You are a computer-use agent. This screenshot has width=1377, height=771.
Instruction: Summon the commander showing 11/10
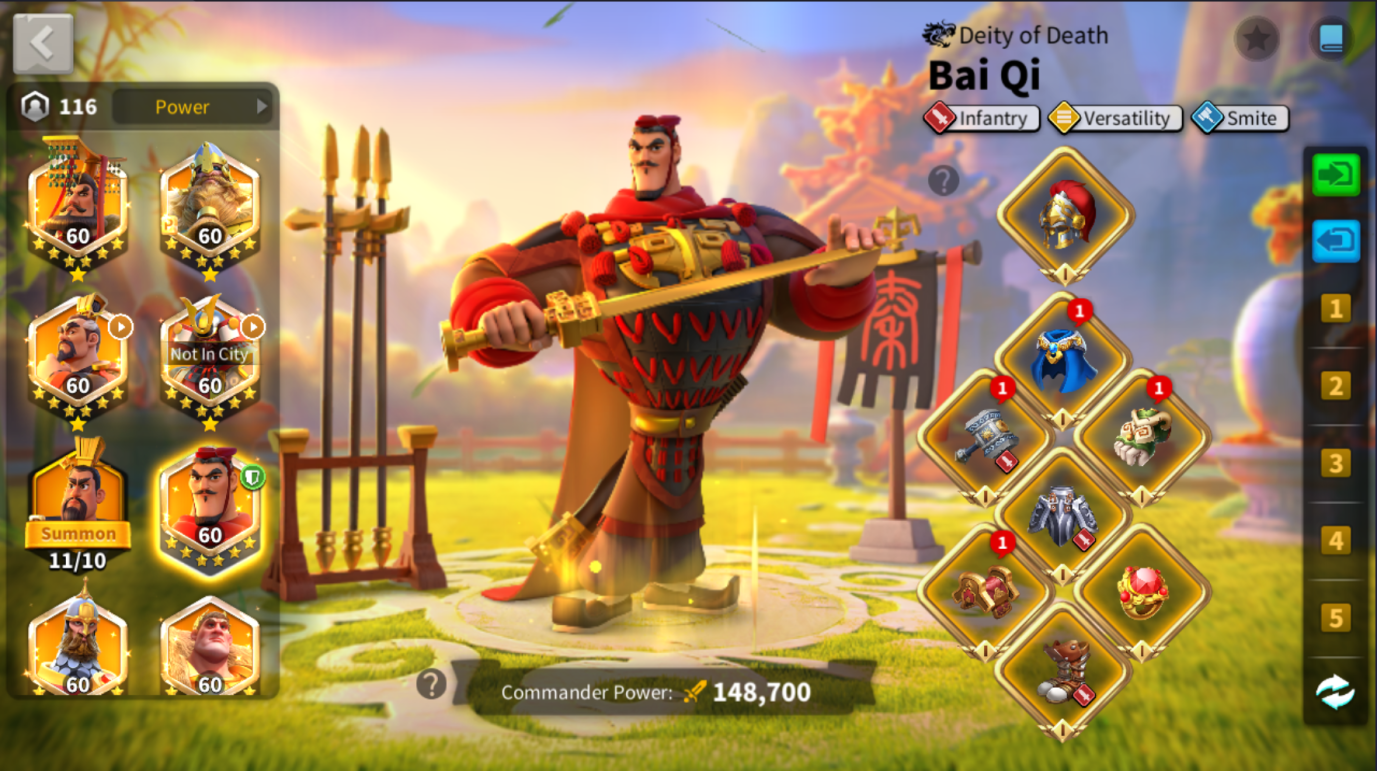(x=78, y=533)
